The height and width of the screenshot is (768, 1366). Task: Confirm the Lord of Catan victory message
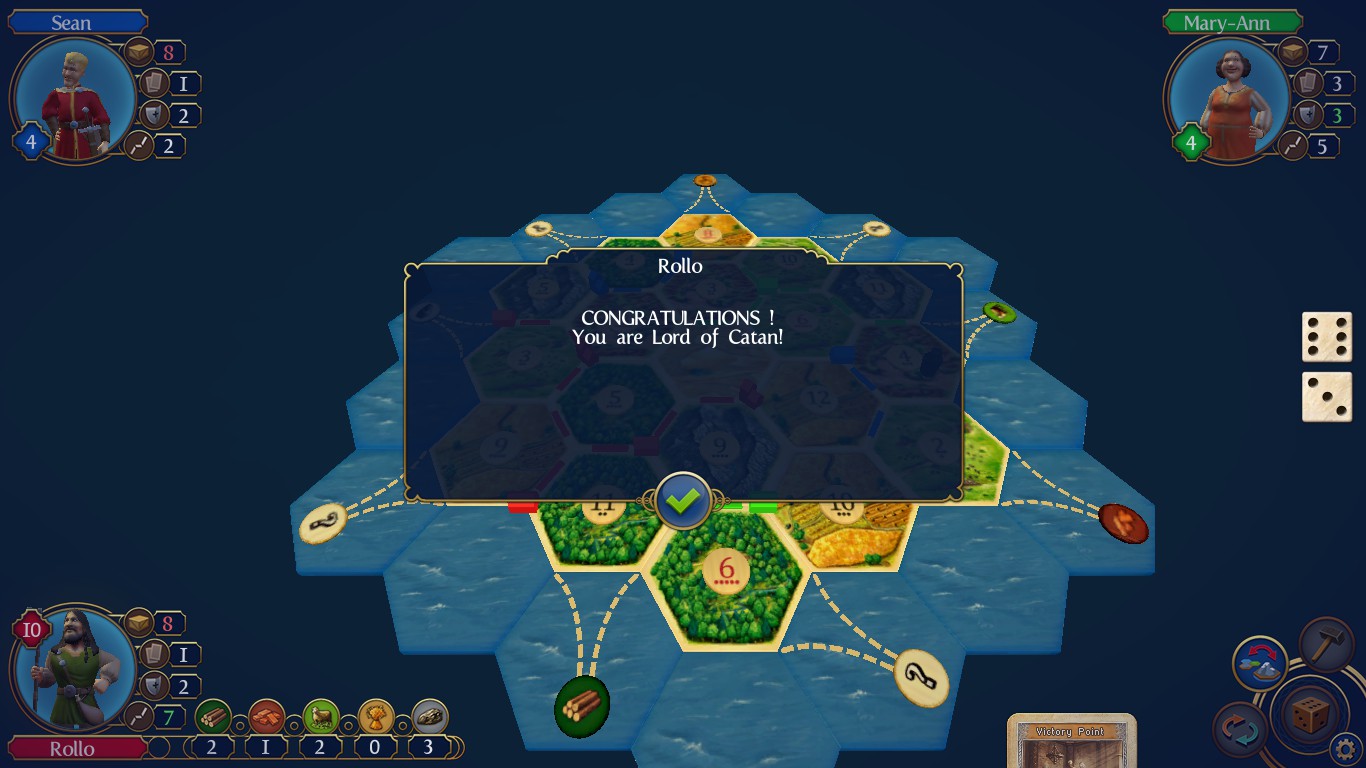pyautogui.click(x=684, y=501)
